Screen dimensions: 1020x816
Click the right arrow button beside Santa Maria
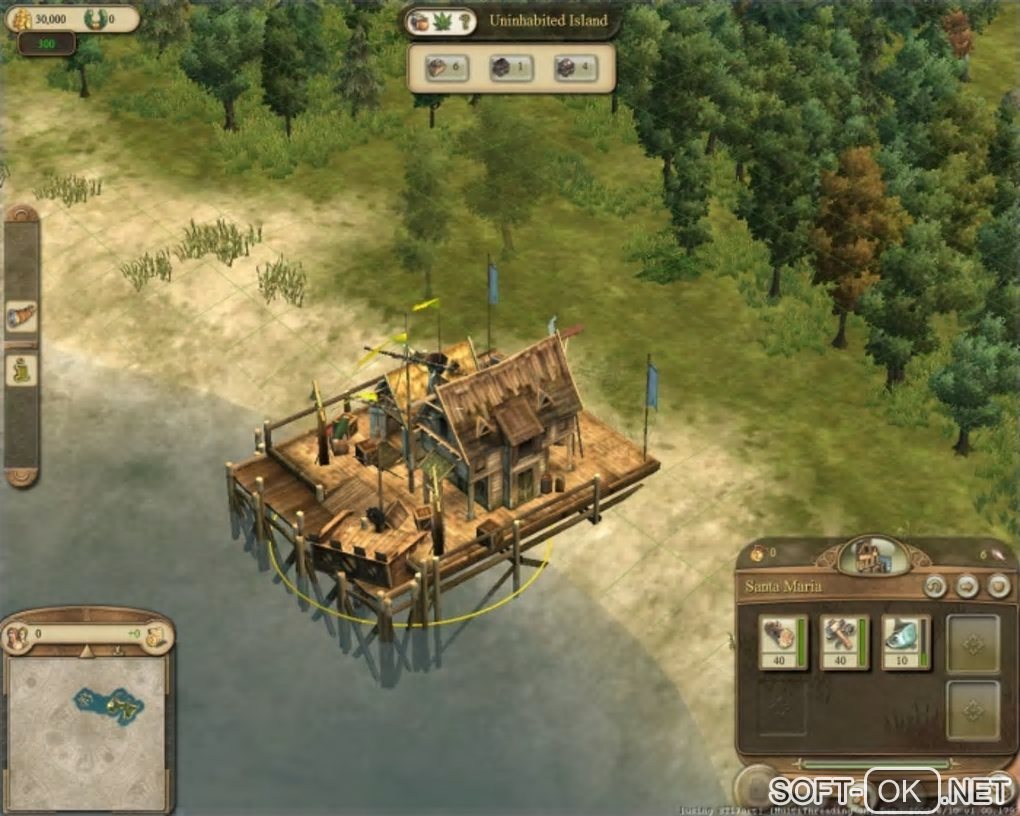point(967,586)
